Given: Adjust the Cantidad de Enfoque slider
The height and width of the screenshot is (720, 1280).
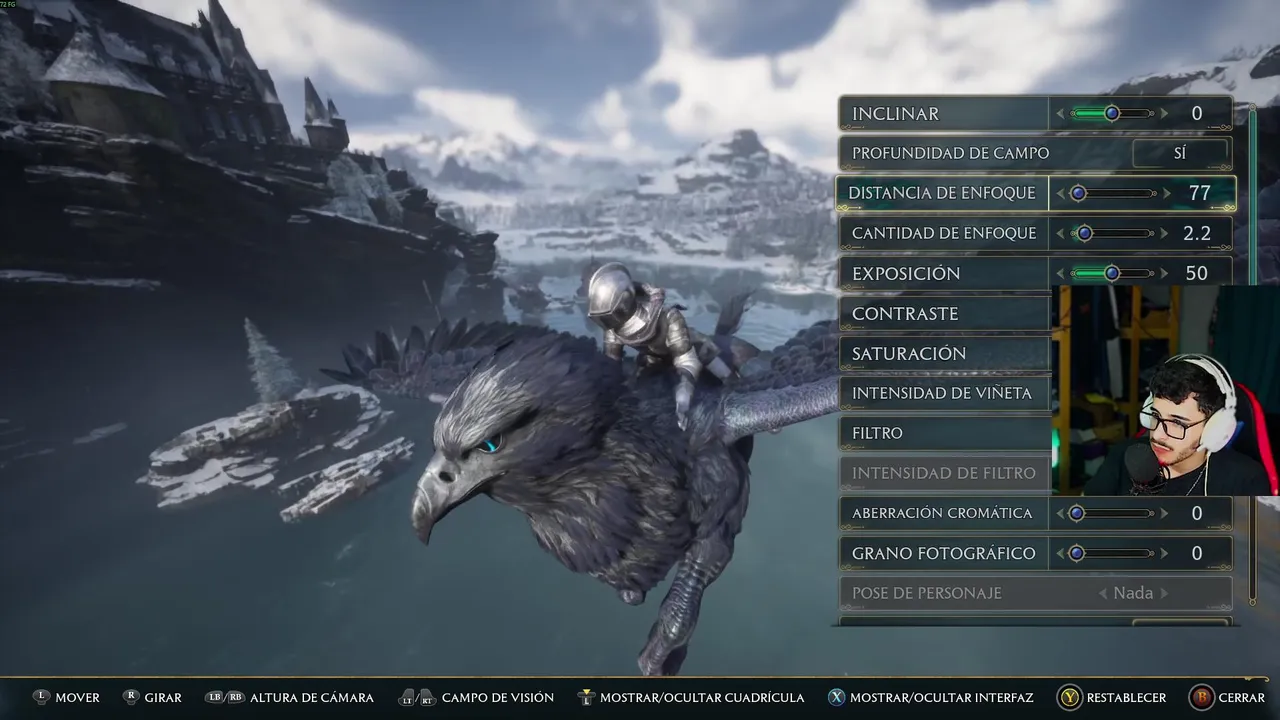Looking at the screenshot, I should pos(1084,233).
